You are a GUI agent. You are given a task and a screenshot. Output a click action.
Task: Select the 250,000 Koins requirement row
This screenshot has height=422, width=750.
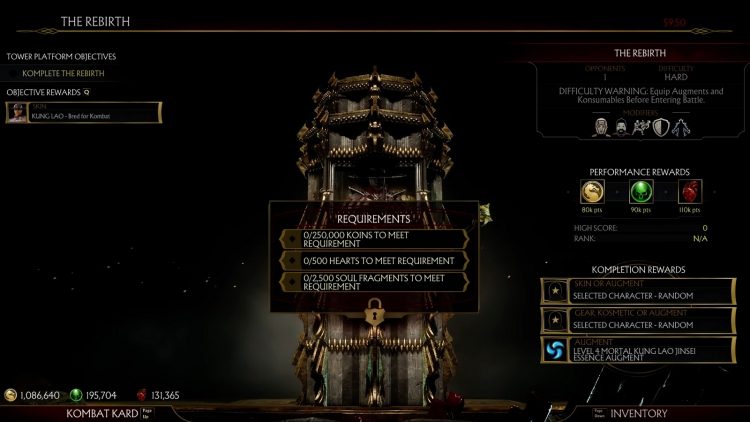coord(374,239)
